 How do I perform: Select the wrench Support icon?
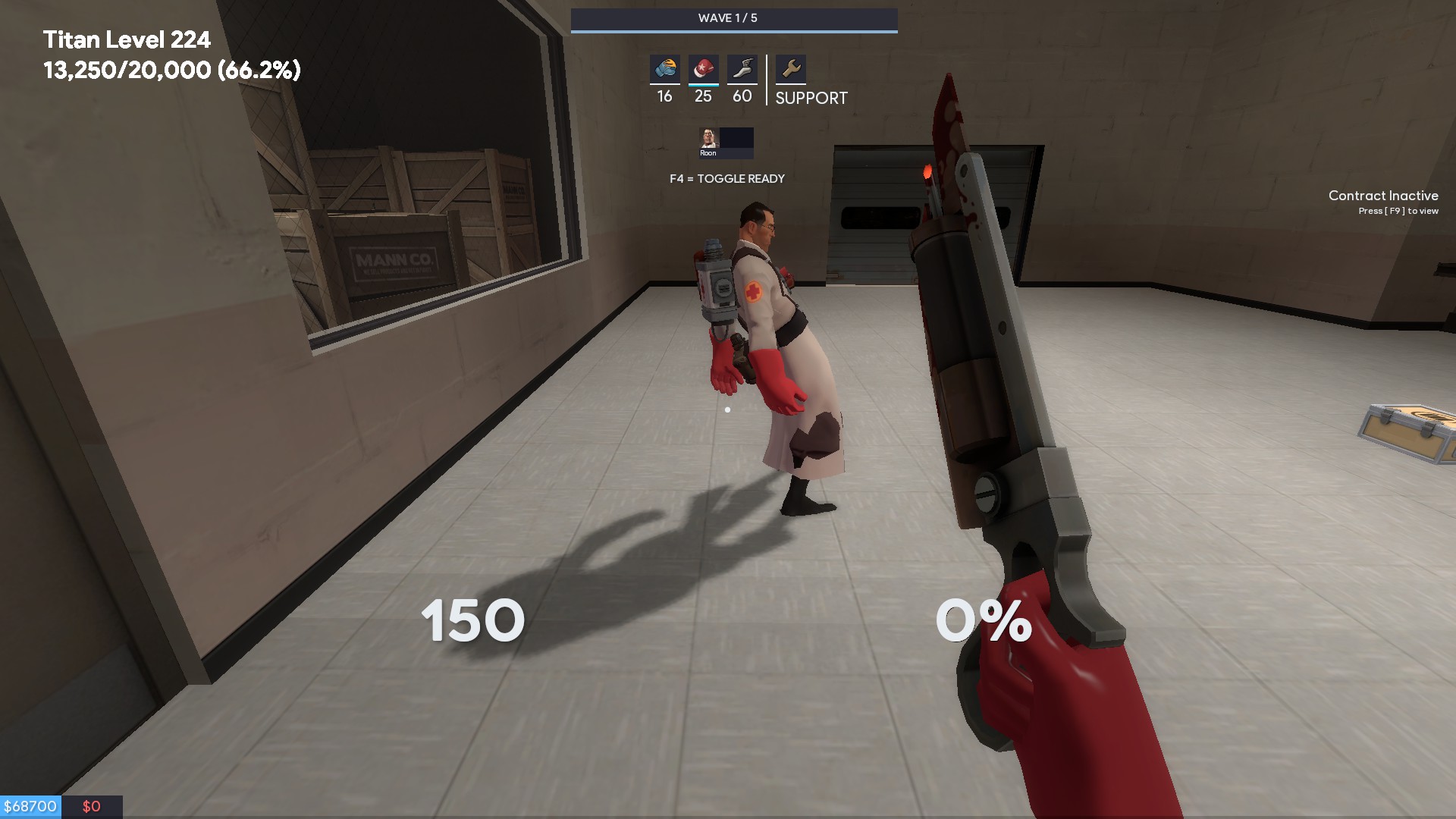point(791,69)
